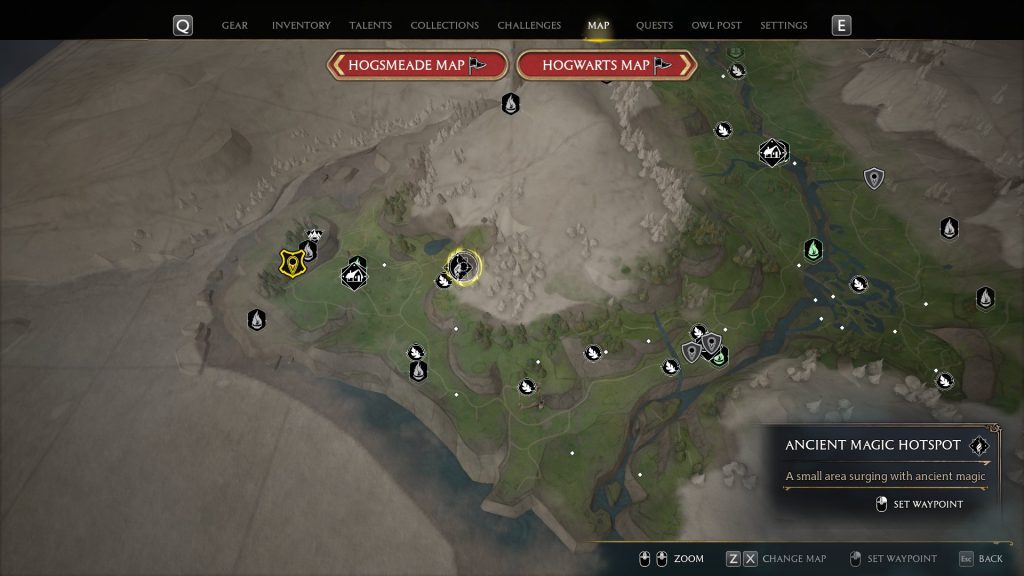Open the Hogwarts Map
This screenshot has height=576, width=1024.
coord(607,65)
